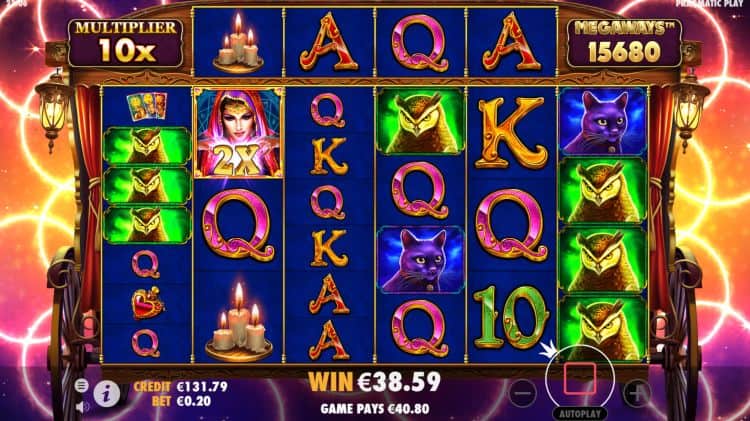The image size is (750, 421).
Task: Increase the bet with the plus button
Action: click(637, 393)
